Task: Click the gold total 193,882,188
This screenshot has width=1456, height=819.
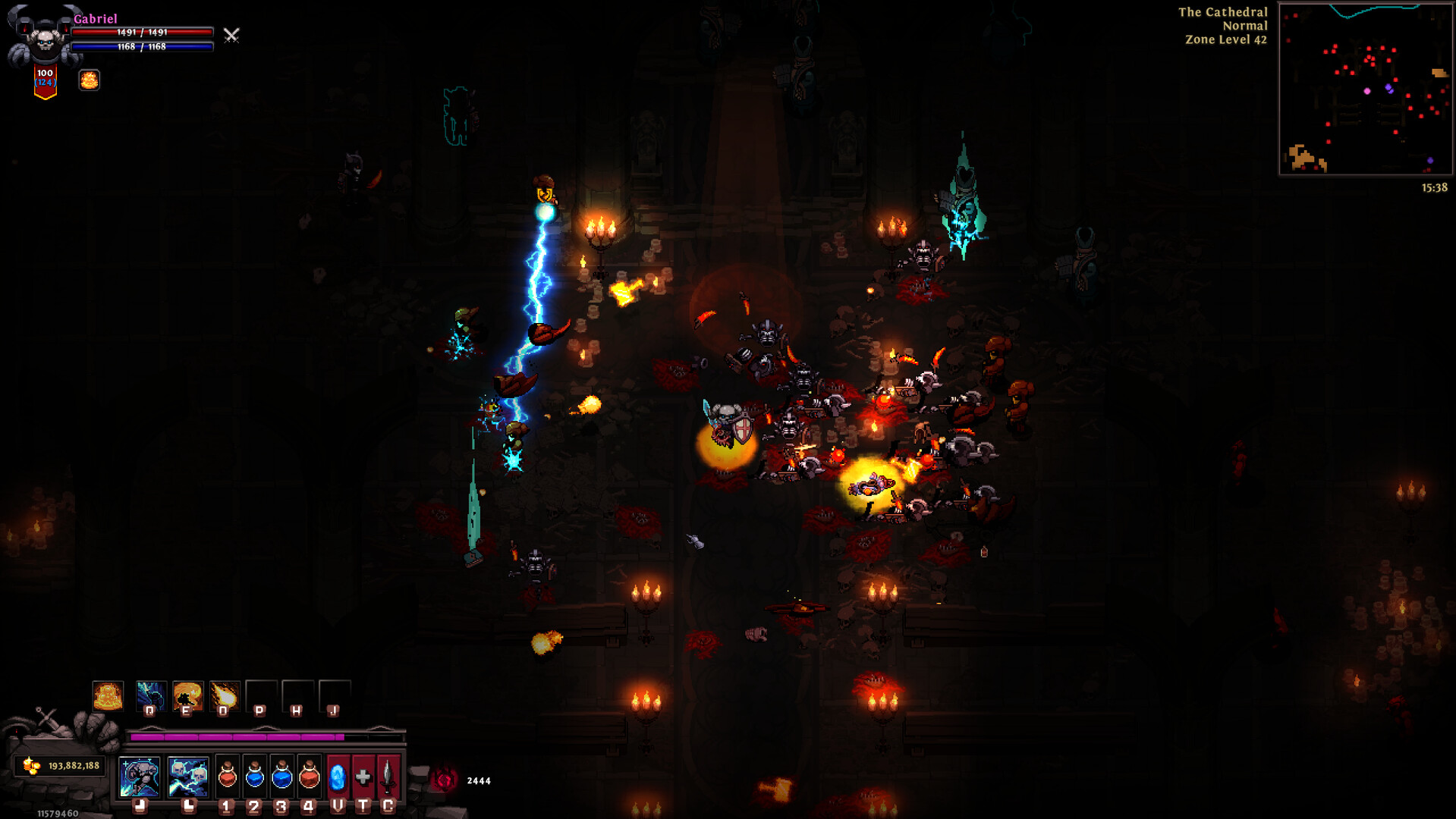Action: [71, 766]
